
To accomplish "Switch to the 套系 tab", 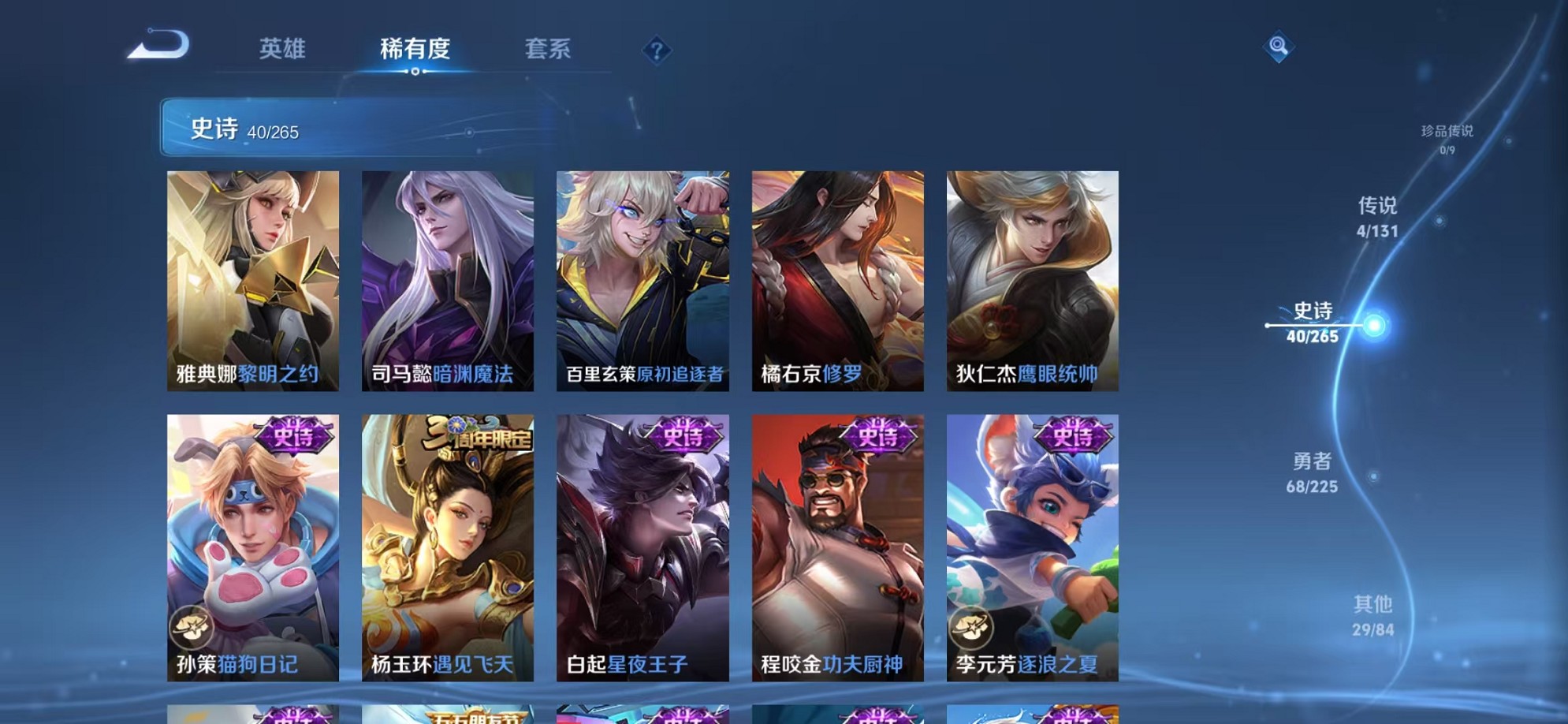I will tap(549, 49).
